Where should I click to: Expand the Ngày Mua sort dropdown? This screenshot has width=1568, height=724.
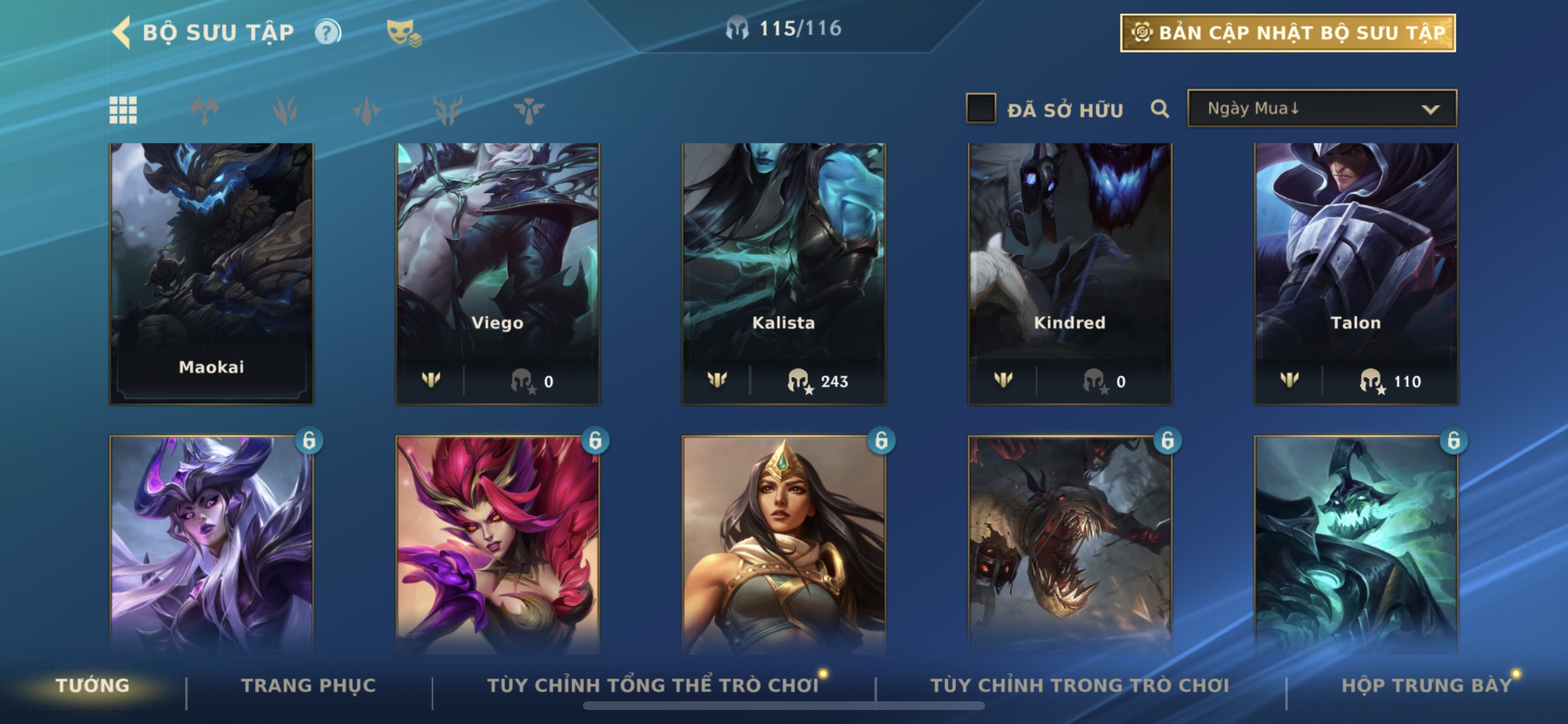click(1321, 109)
